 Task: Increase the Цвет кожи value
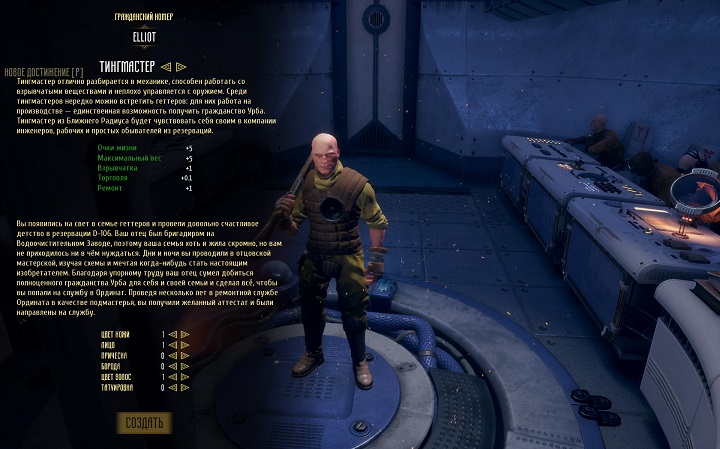click(x=184, y=334)
